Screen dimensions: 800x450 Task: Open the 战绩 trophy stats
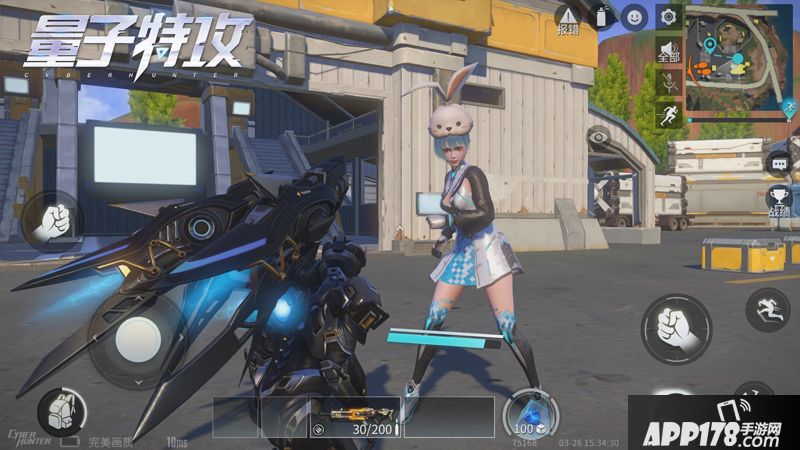click(x=779, y=202)
